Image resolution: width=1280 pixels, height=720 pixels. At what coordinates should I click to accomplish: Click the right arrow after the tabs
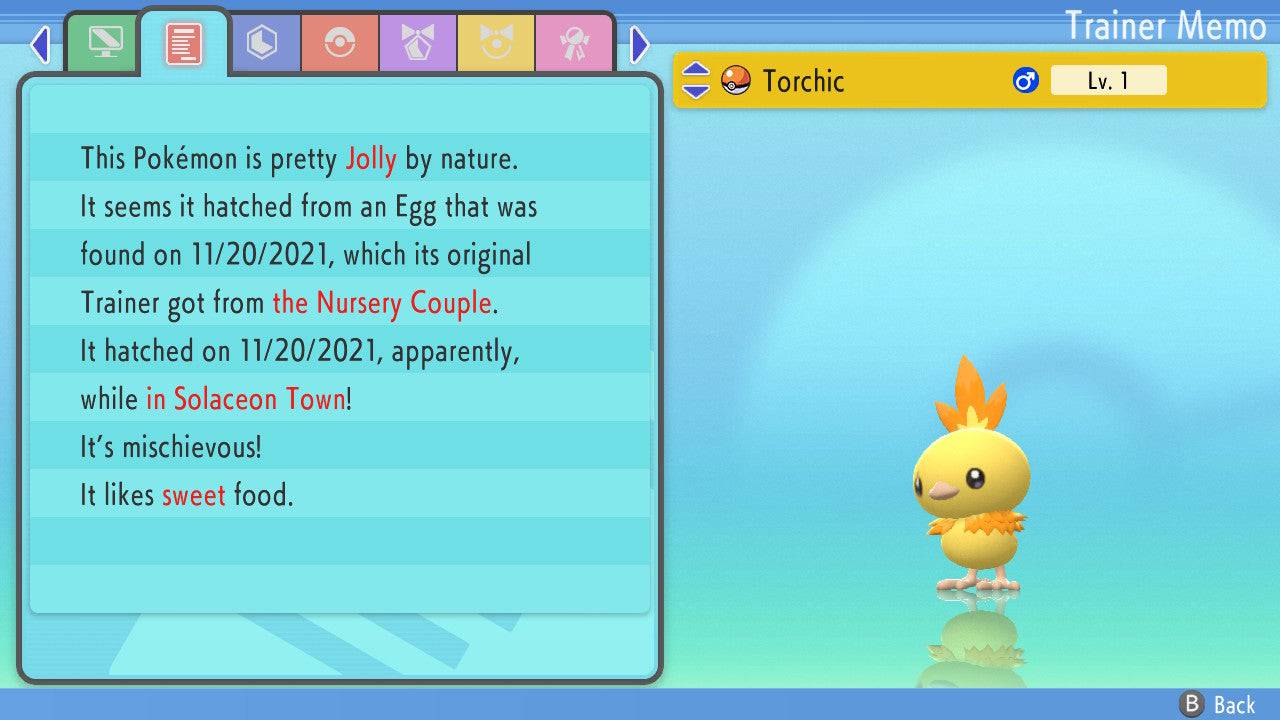640,44
